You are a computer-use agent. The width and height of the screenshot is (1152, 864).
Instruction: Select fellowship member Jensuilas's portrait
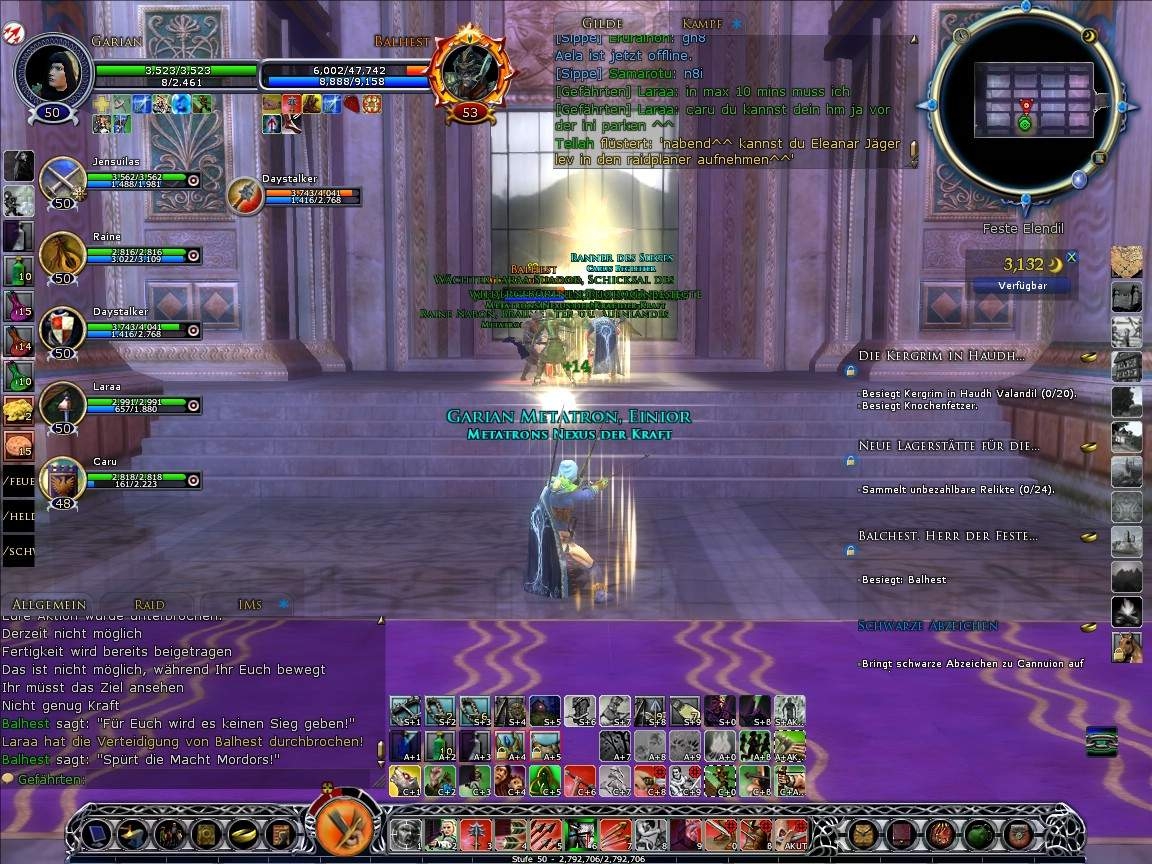click(x=62, y=180)
